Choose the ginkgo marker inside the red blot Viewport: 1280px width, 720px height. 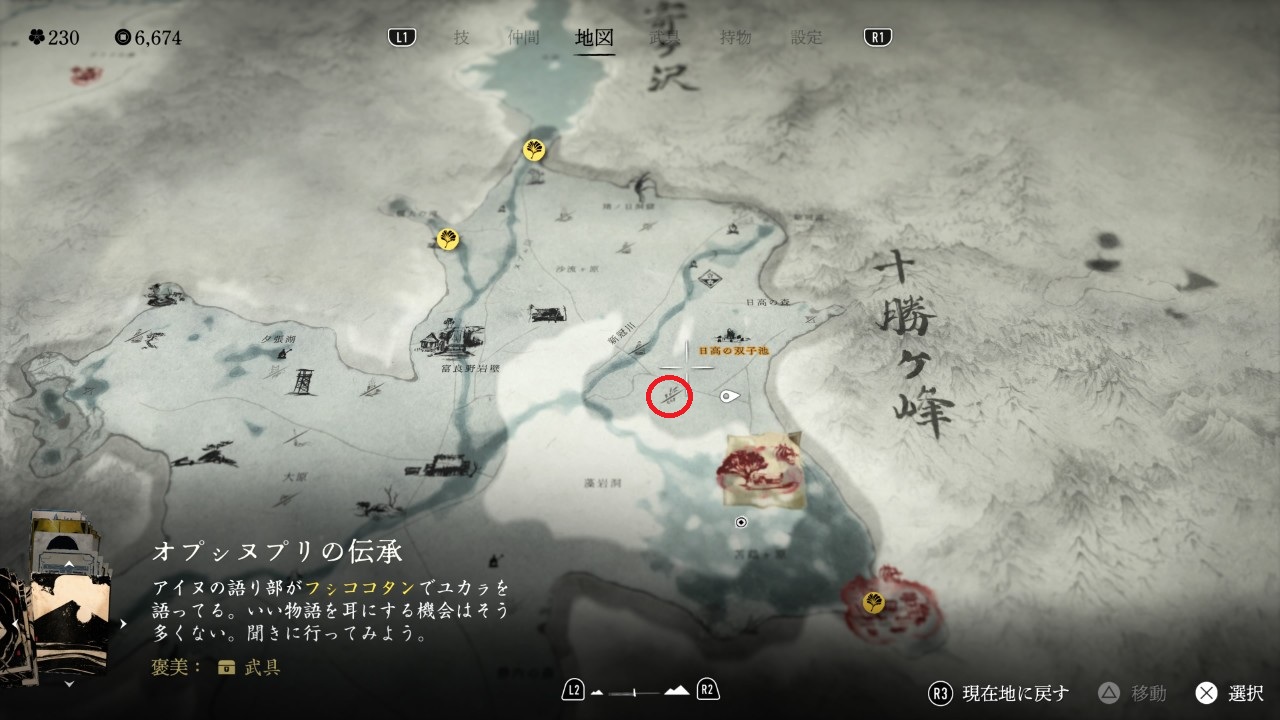[873, 602]
